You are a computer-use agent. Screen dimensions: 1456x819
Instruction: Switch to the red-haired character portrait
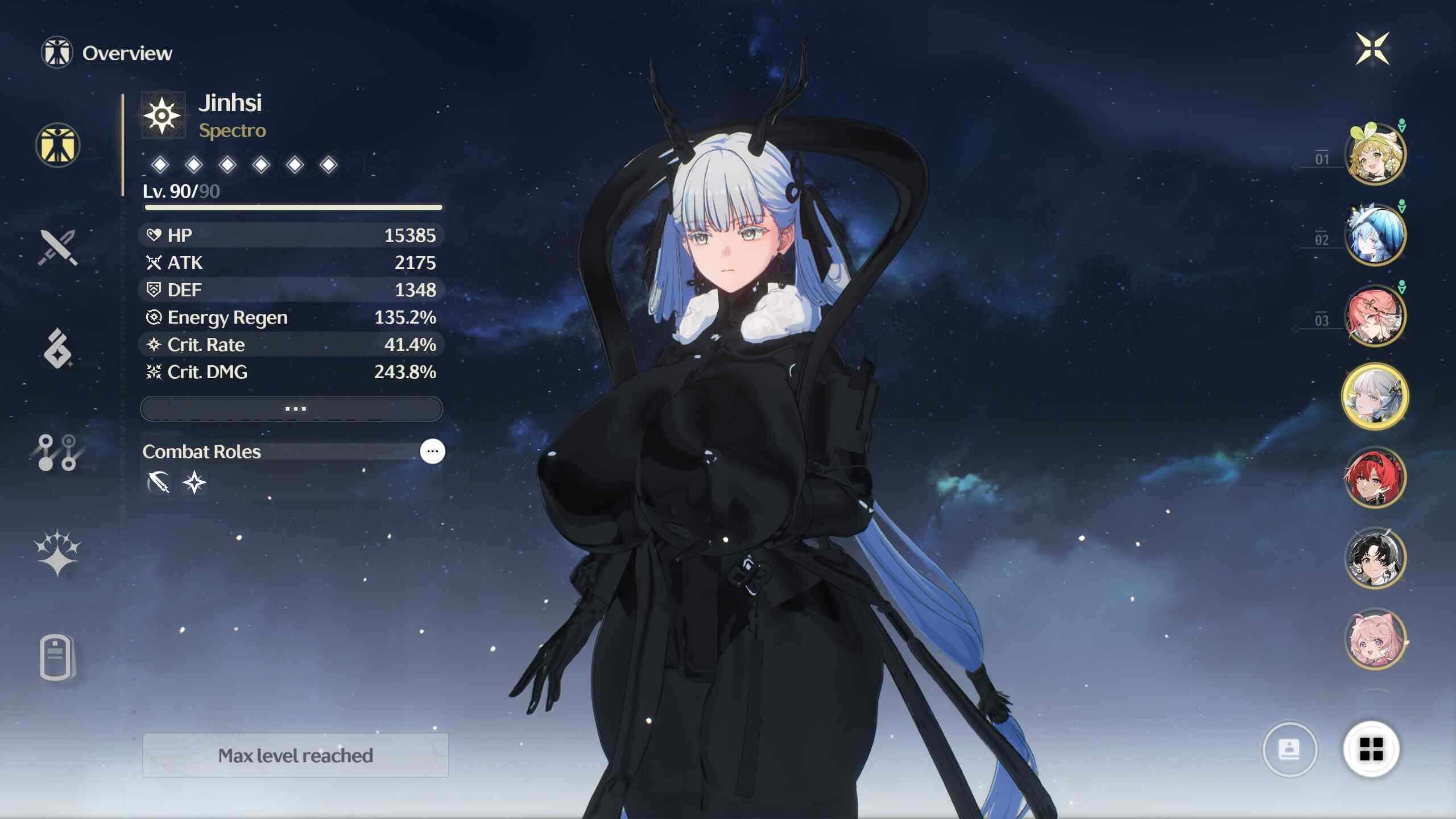(x=1375, y=478)
